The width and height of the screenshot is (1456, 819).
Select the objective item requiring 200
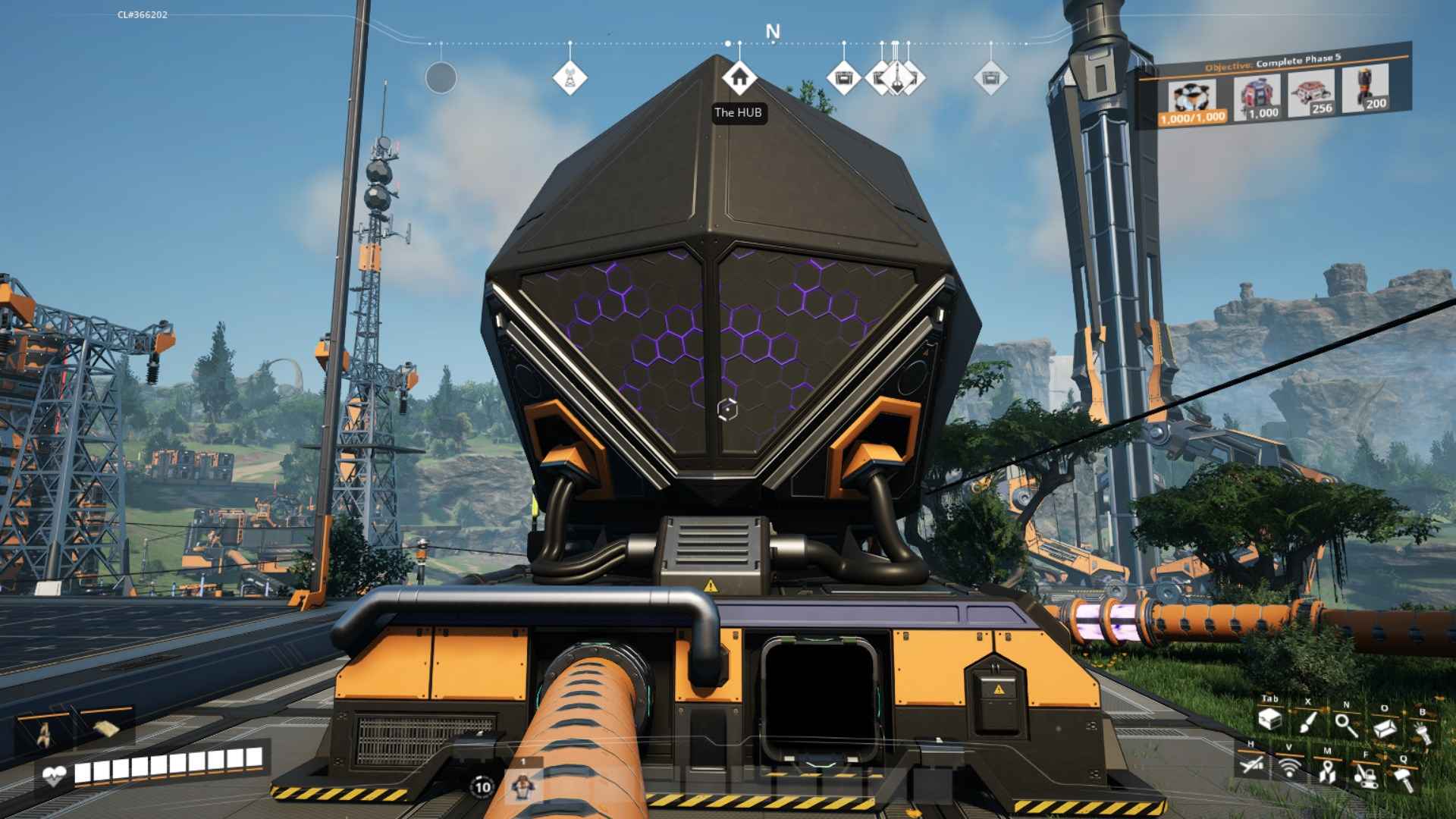[1365, 89]
